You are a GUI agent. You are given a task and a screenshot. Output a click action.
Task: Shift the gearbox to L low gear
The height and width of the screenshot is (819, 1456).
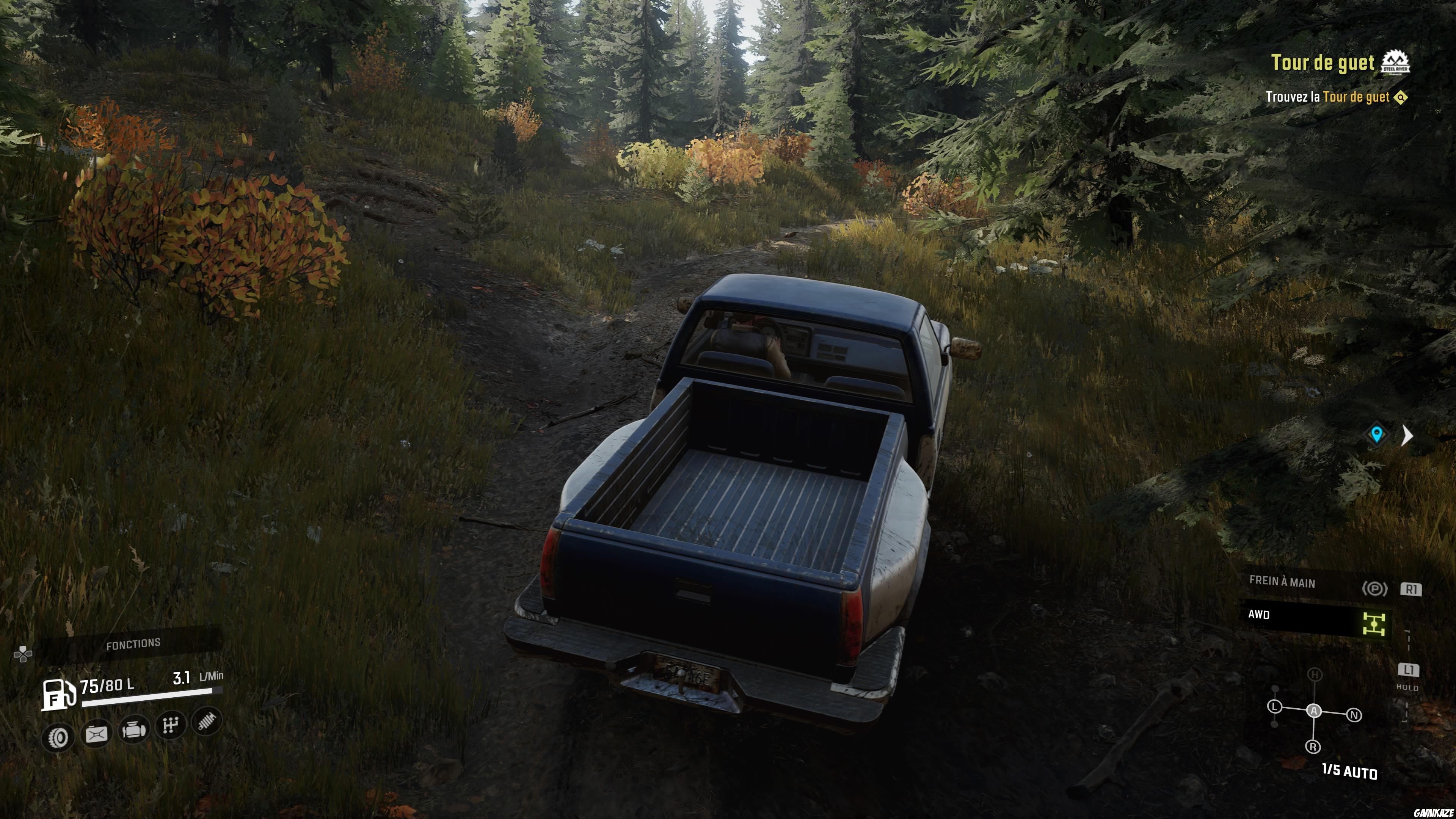click(x=1274, y=706)
